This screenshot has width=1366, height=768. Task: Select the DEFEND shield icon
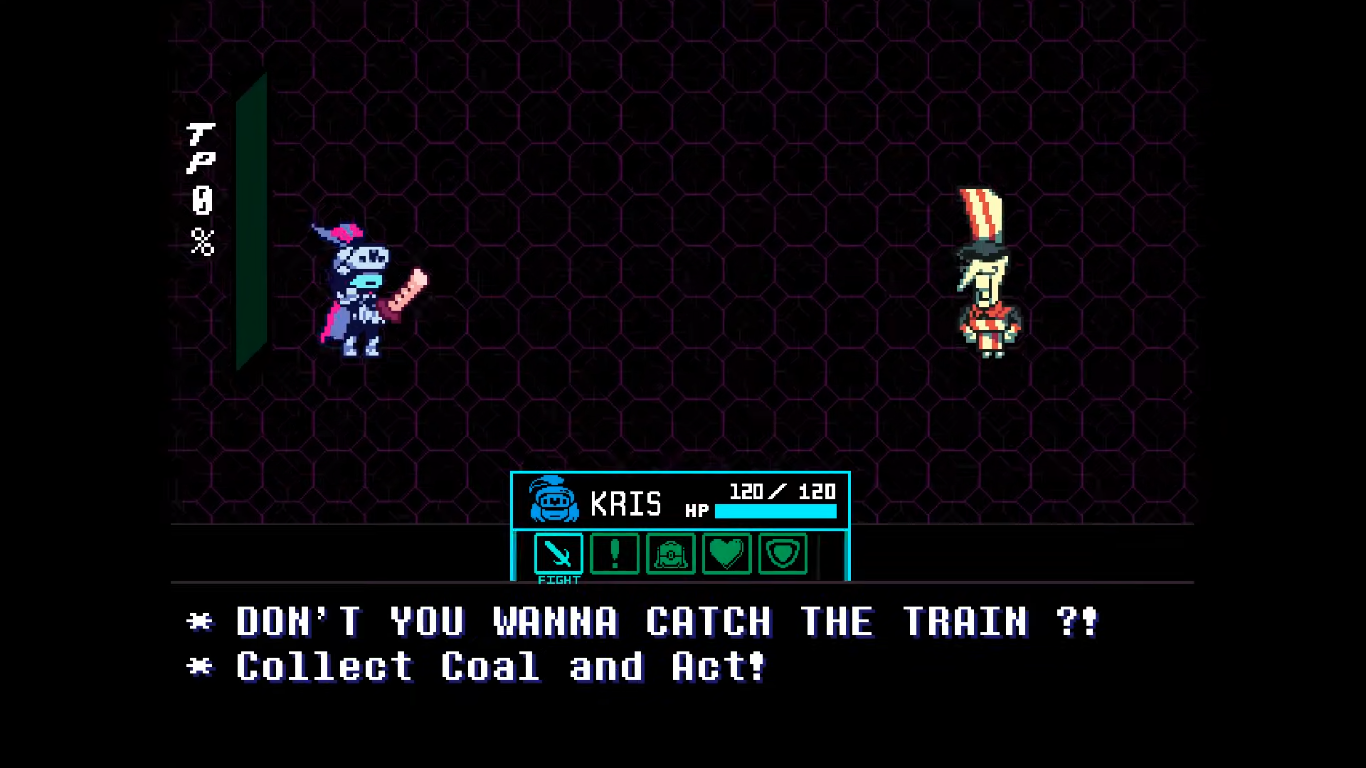(782, 554)
